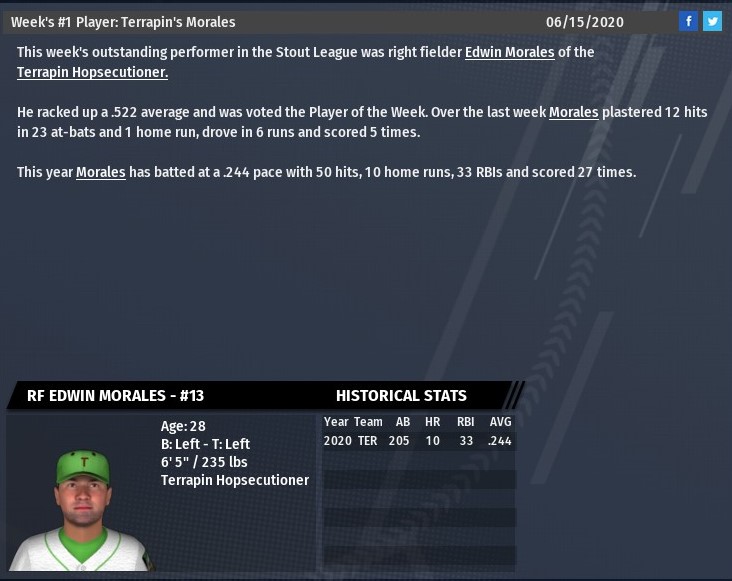Follow the Morales link after 'This year'
This screenshot has height=581, width=732.
[x=100, y=172]
